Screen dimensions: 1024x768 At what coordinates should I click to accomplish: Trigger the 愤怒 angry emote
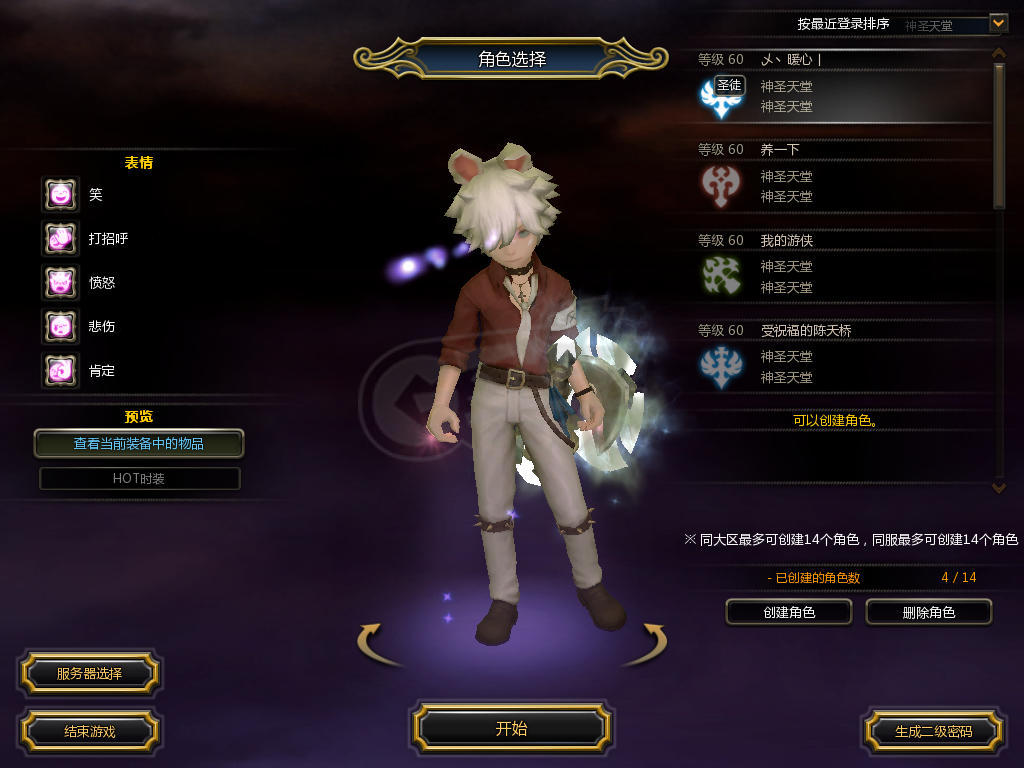[60, 282]
